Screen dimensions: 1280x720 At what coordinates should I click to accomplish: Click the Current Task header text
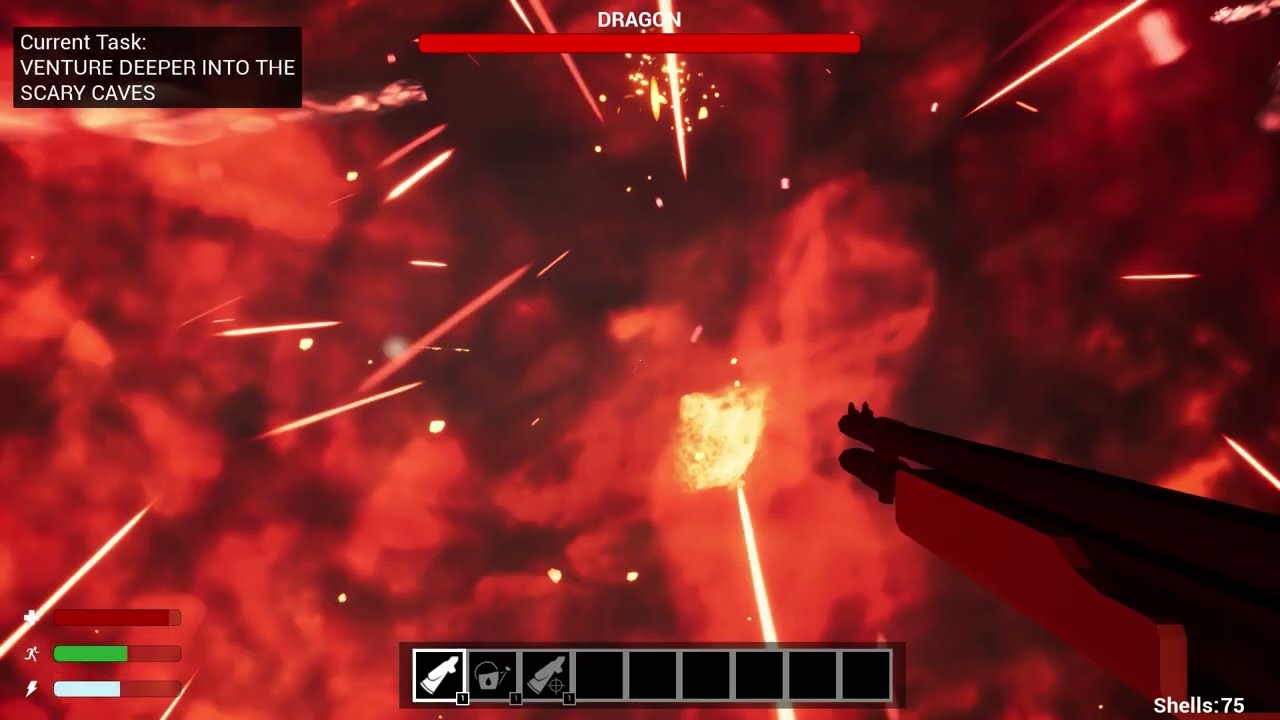pyautogui.click(x=80, y=43)
